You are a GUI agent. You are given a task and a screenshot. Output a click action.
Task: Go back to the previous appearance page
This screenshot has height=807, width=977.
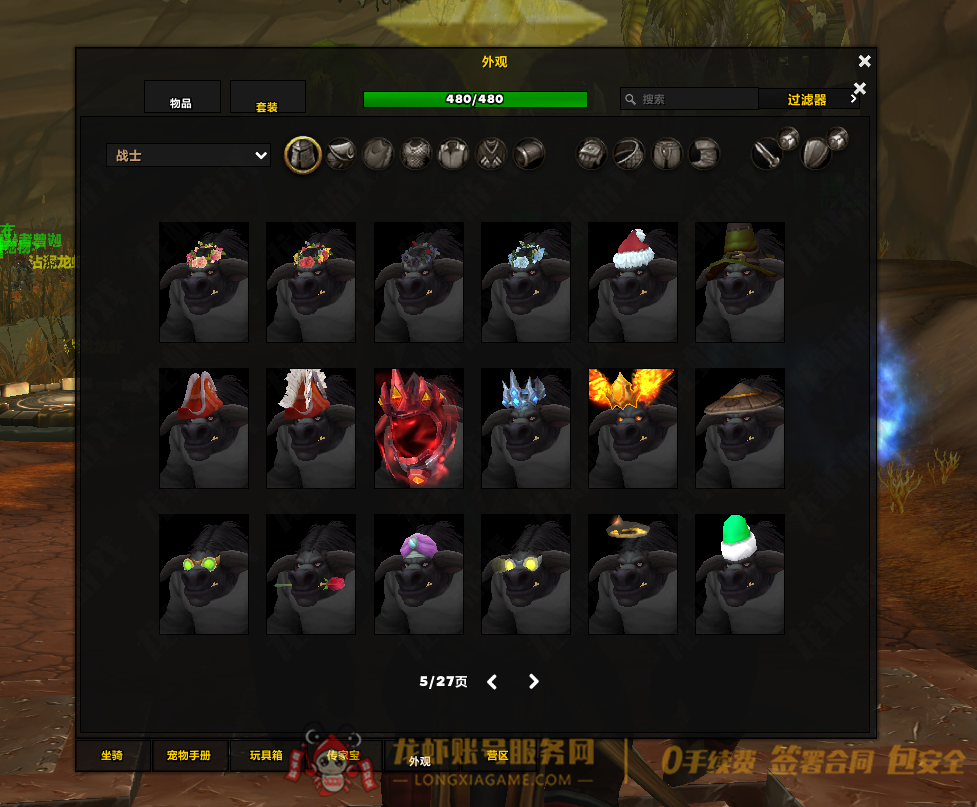[x=492, y=682]
